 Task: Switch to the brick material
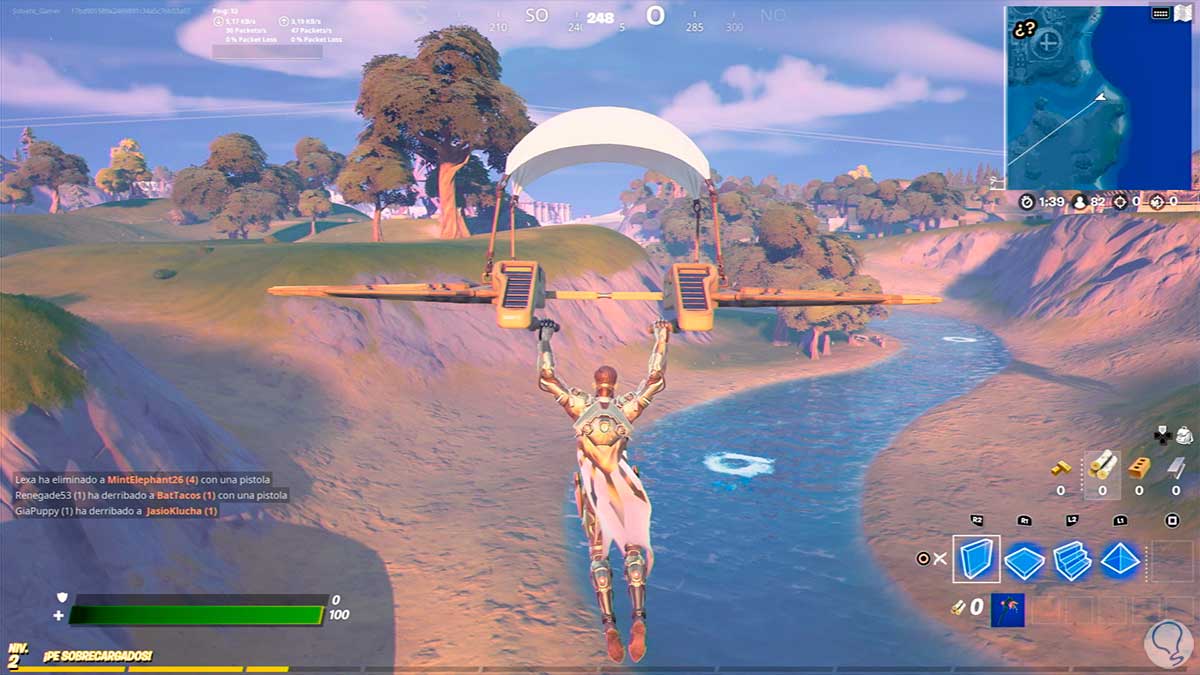(x=1139, y=467)
